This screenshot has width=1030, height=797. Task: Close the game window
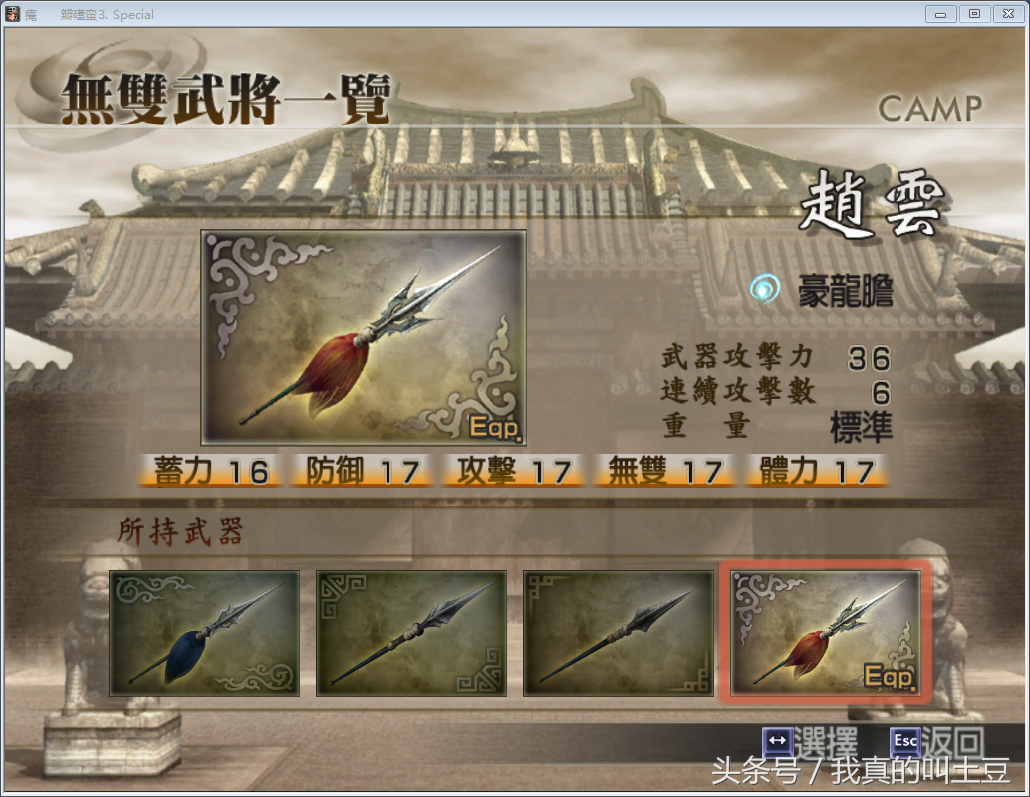pos(1004,14)
